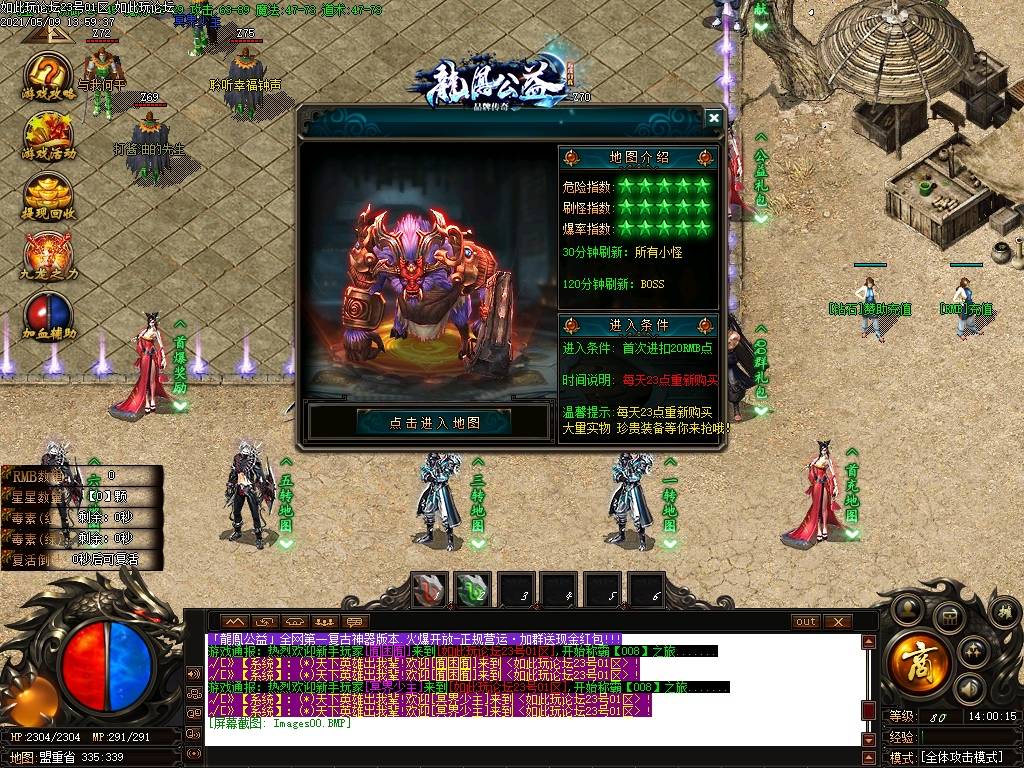Open the 游戏活动 game events icon
The height and width of the screenshot is (768, 1024).
(49, 137)
